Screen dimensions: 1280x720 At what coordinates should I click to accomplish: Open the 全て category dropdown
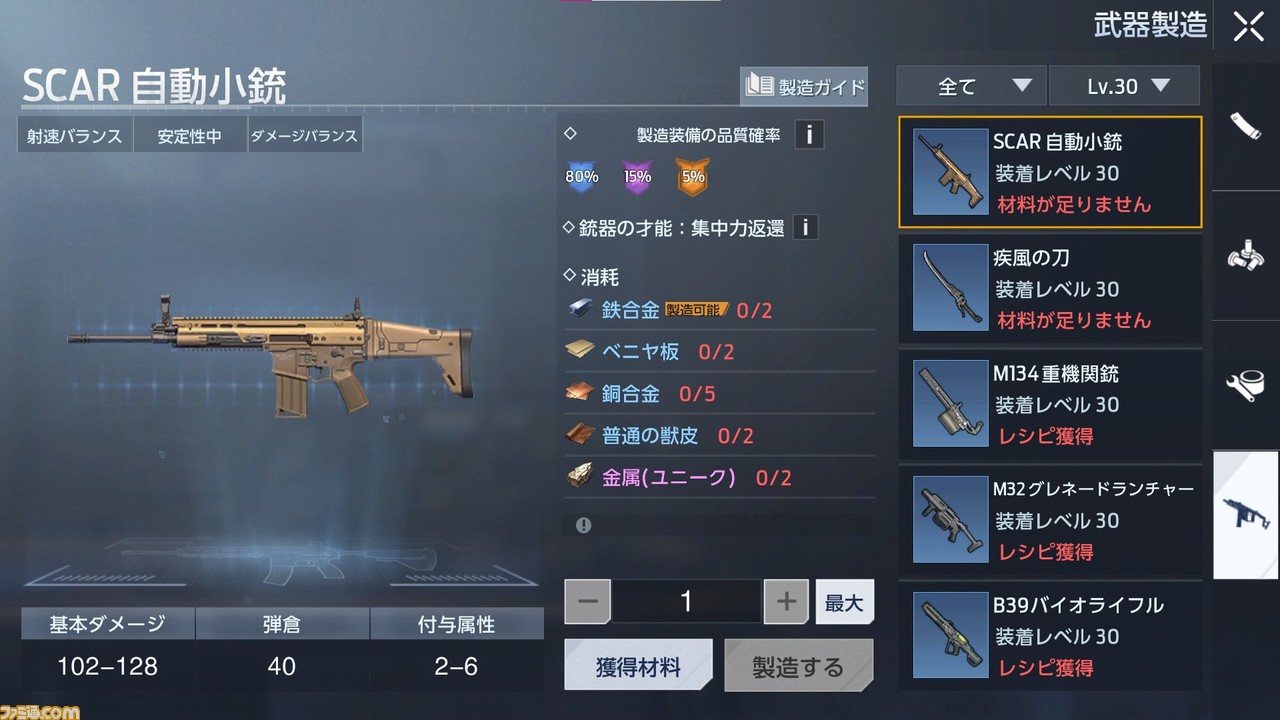pos(969,85)
